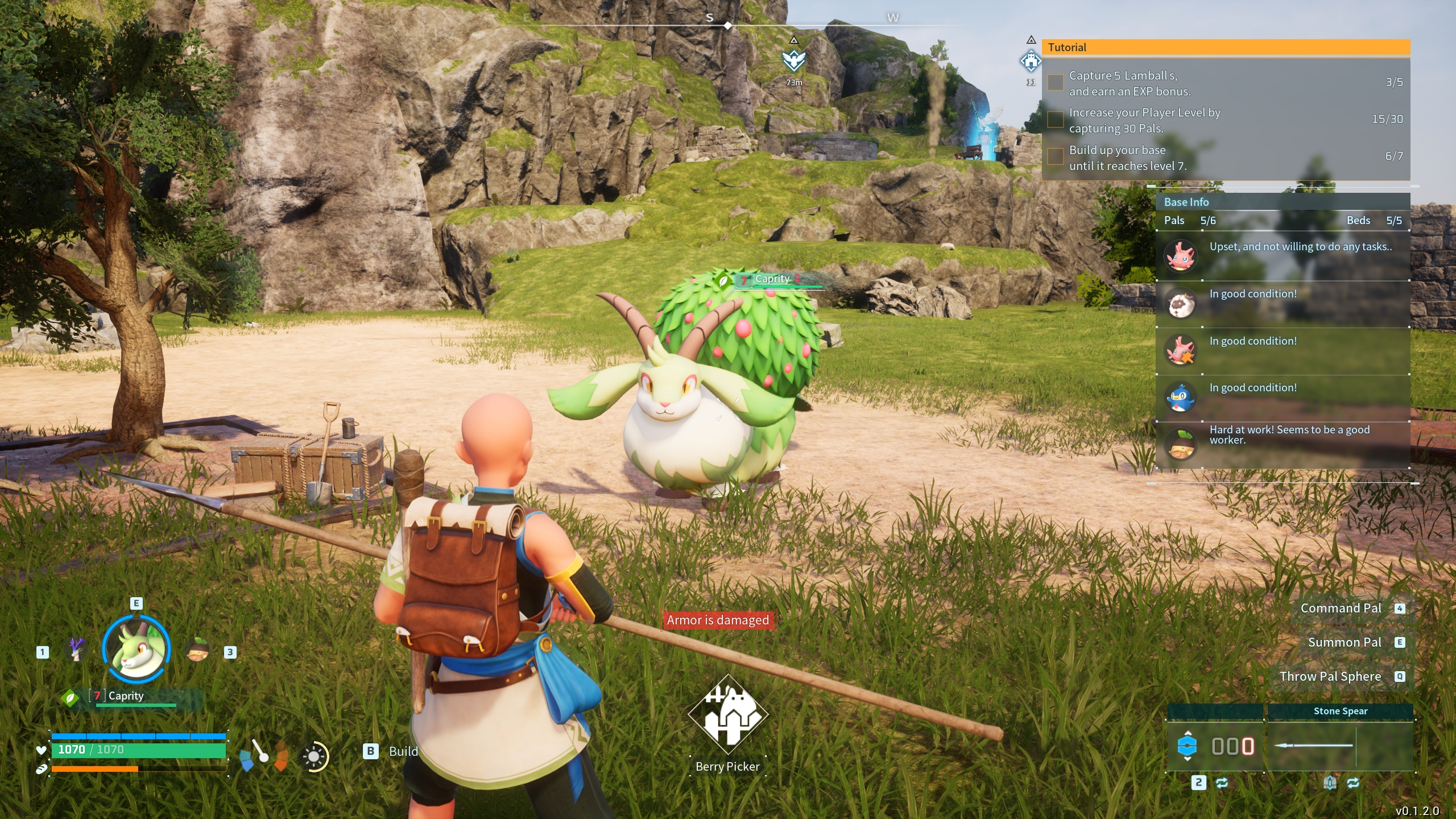Viewport: 1456px width, 819px height.
Task: Click the base icon left of the Tutorial panel
Action: point(1031,61)
